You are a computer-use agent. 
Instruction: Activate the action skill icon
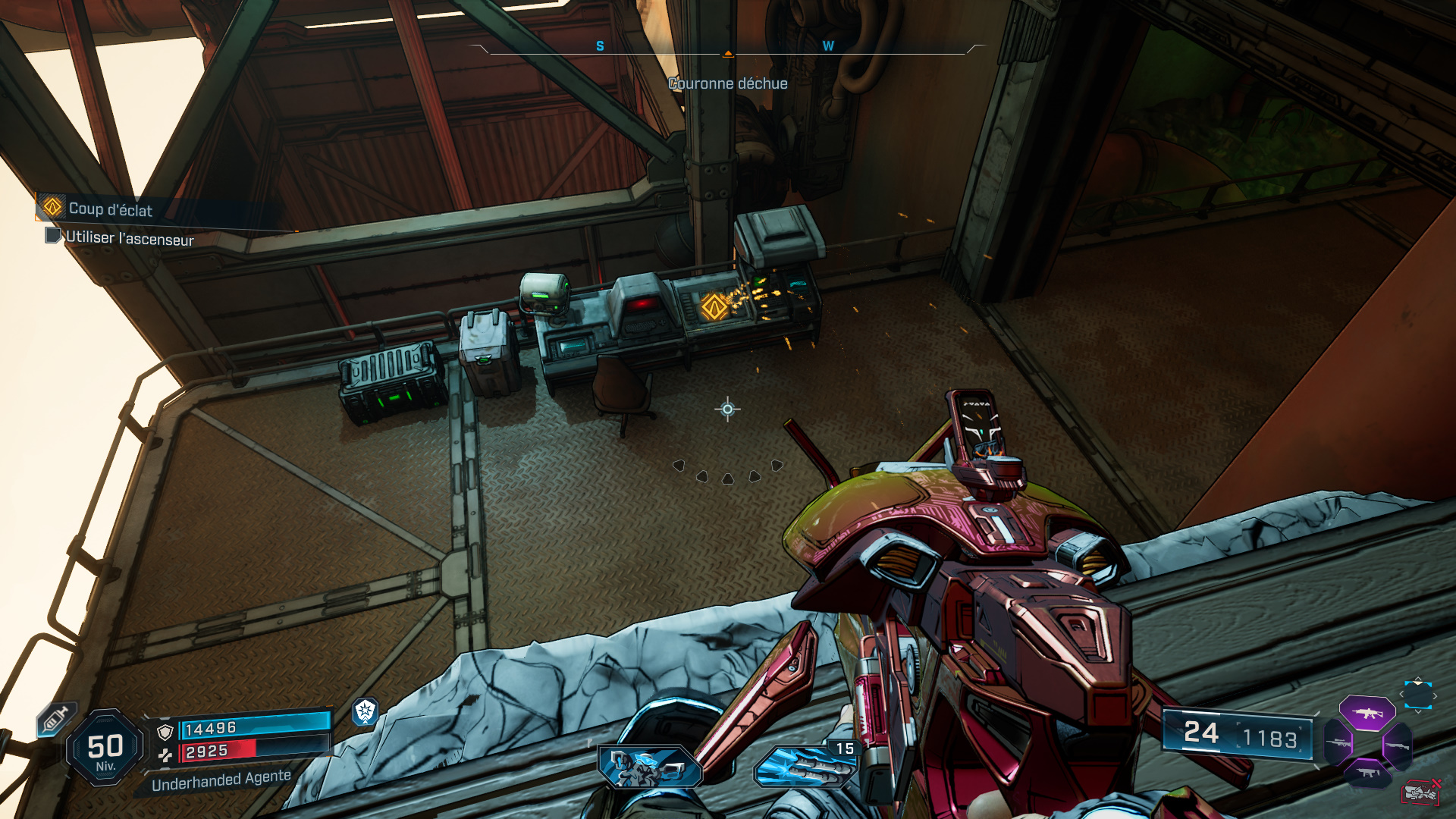(x=650, y=766)
